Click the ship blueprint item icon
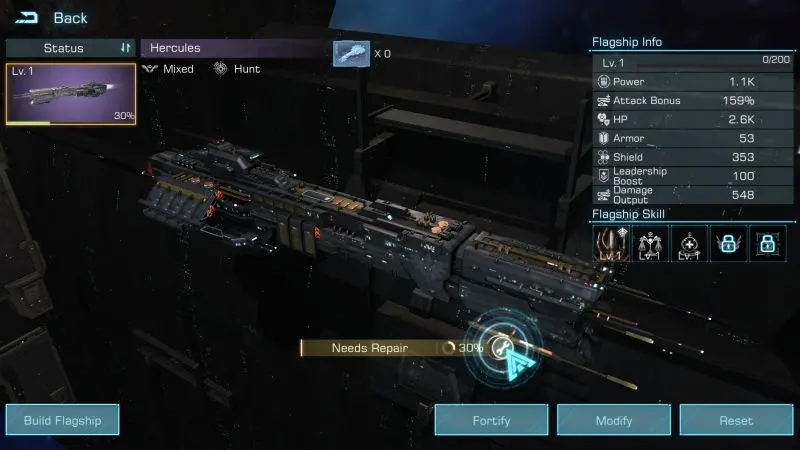The image size is (800, 450). [x=351, y=53]
